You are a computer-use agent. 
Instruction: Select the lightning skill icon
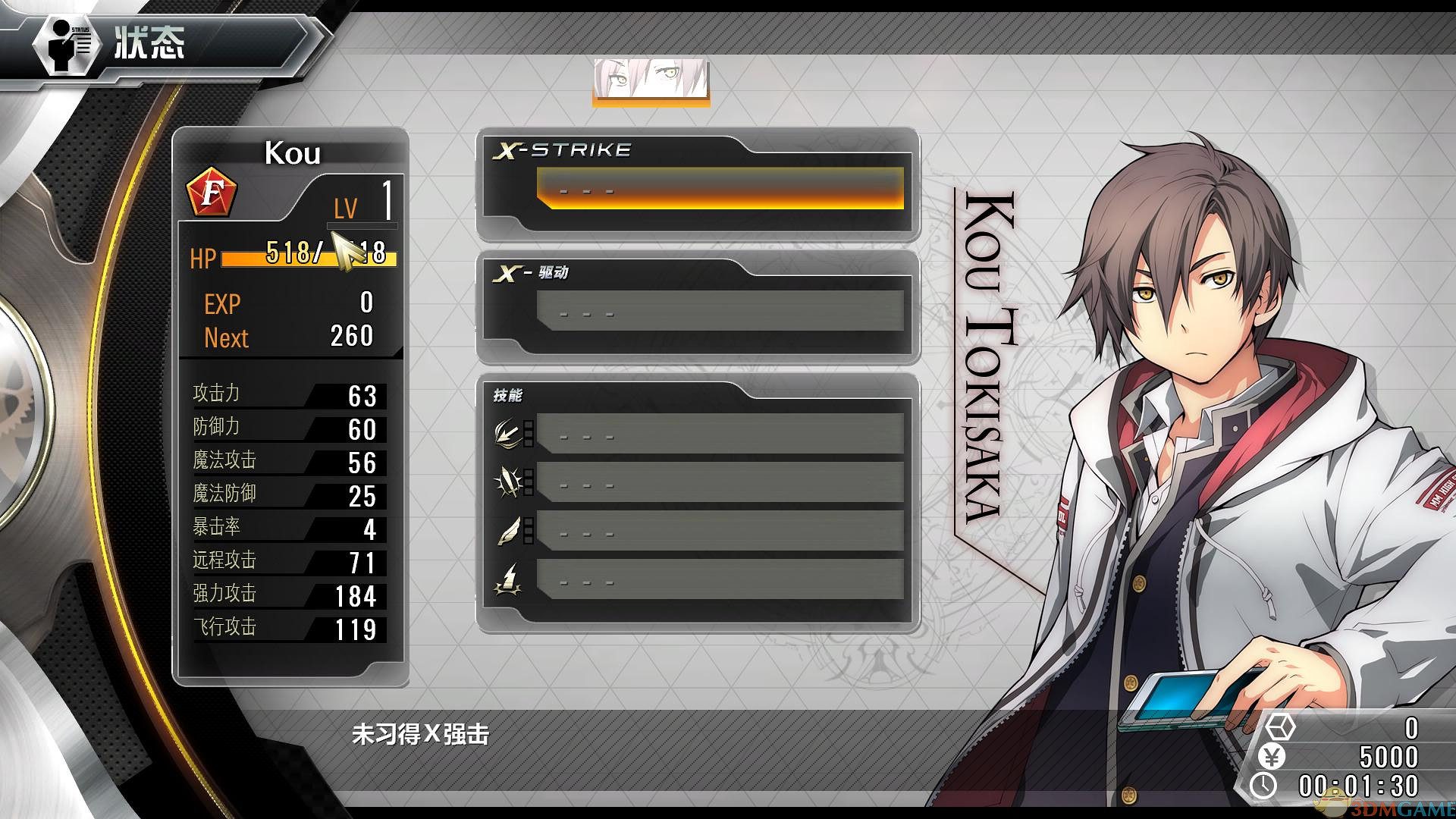[x=507, y=579]
